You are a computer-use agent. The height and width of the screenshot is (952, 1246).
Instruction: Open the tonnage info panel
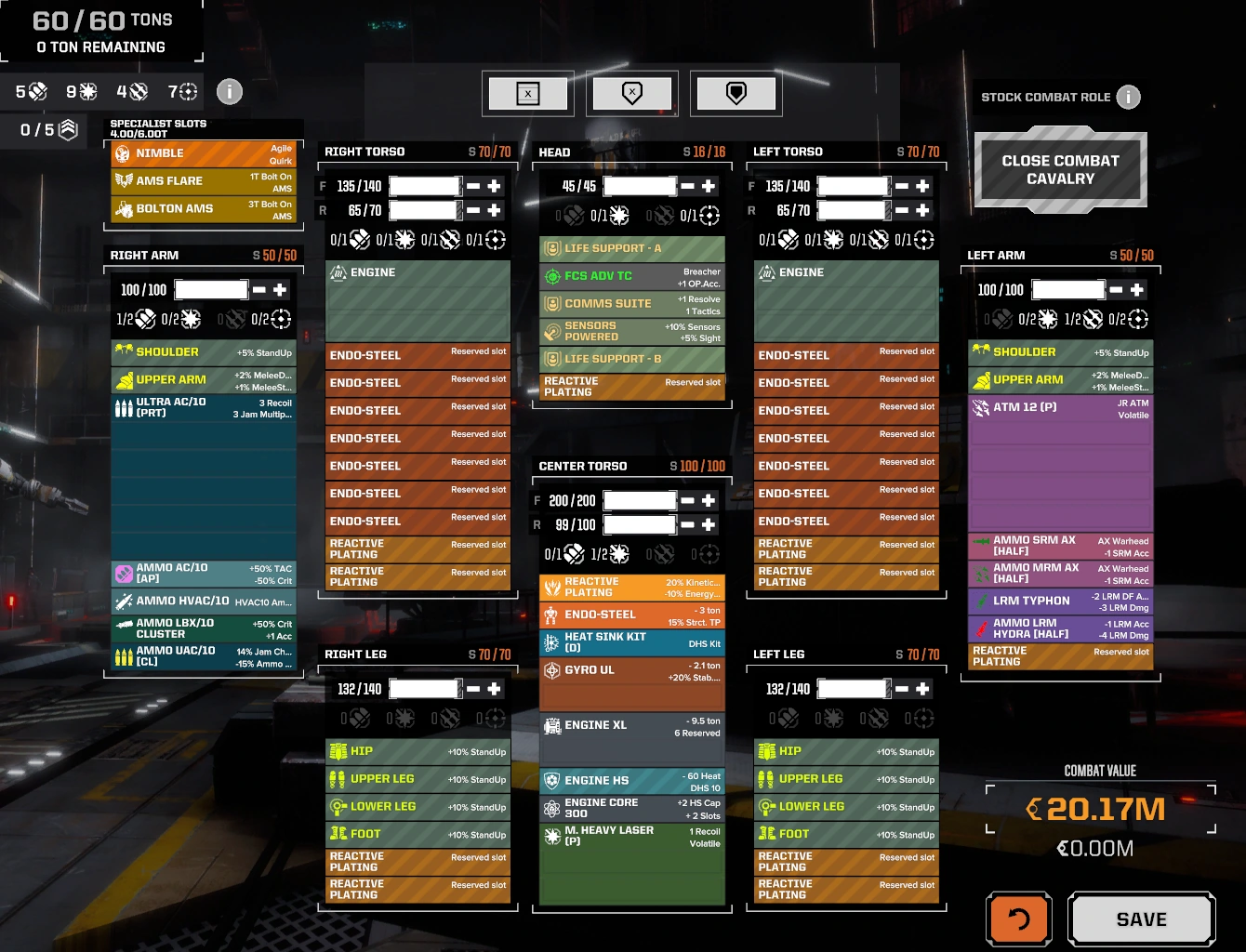click(230, 91)
